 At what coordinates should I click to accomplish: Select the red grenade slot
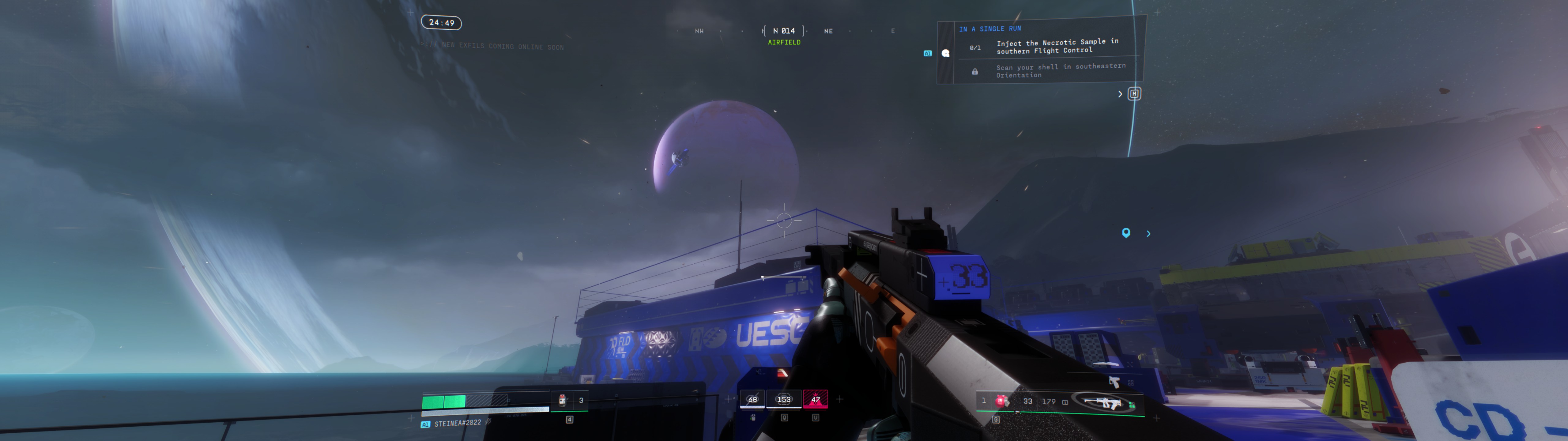click(1000, 401)
